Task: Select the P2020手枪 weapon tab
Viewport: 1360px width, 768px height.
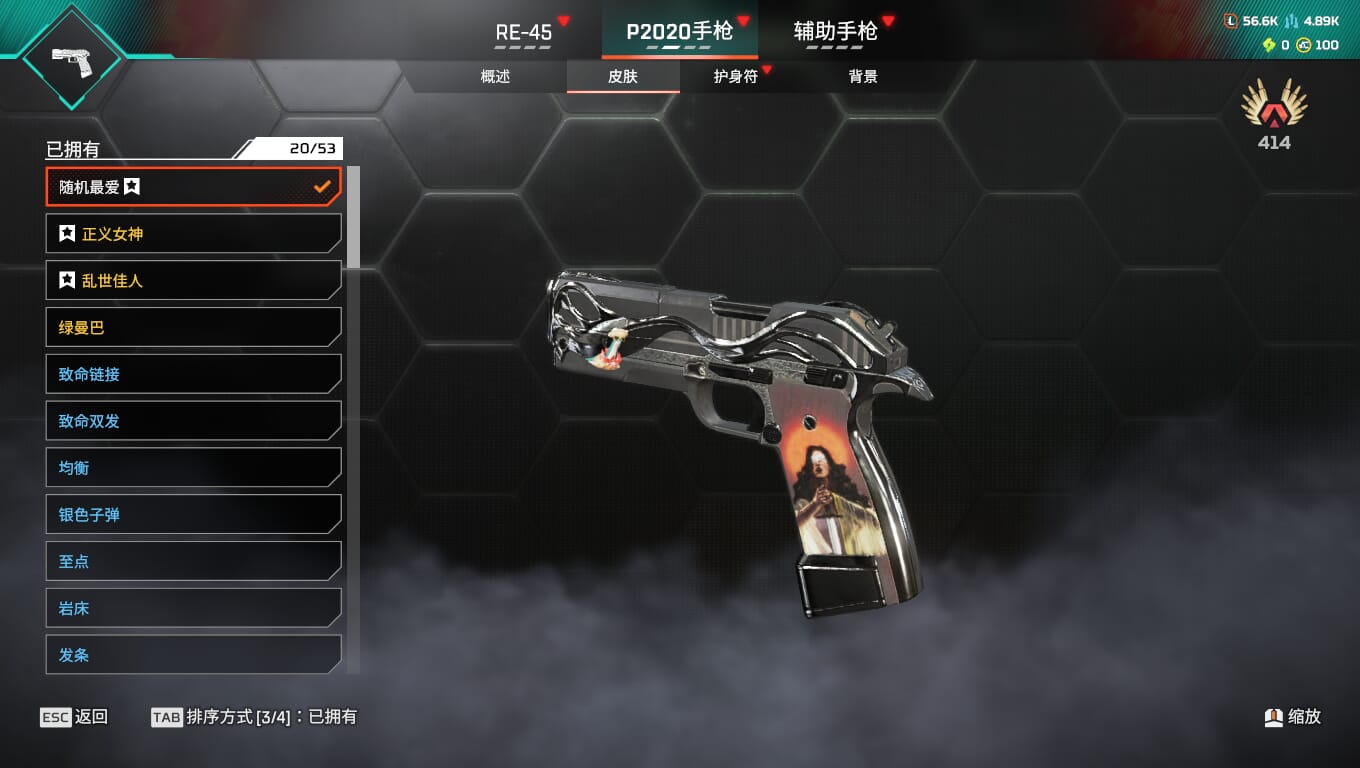Action: coord(680,32)
